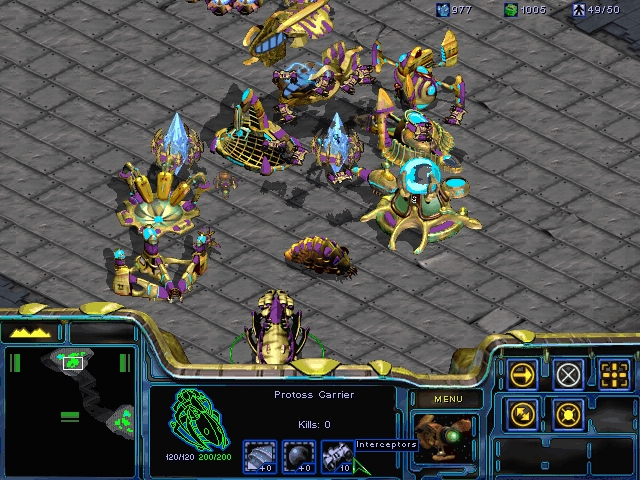Open the game MENU

448,400
